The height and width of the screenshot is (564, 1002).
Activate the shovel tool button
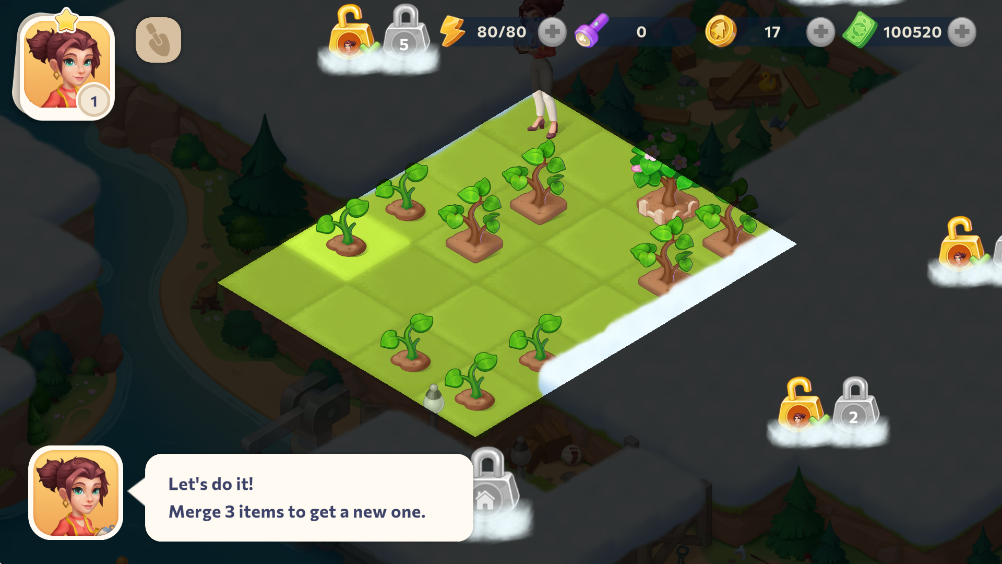coord(158,40)
